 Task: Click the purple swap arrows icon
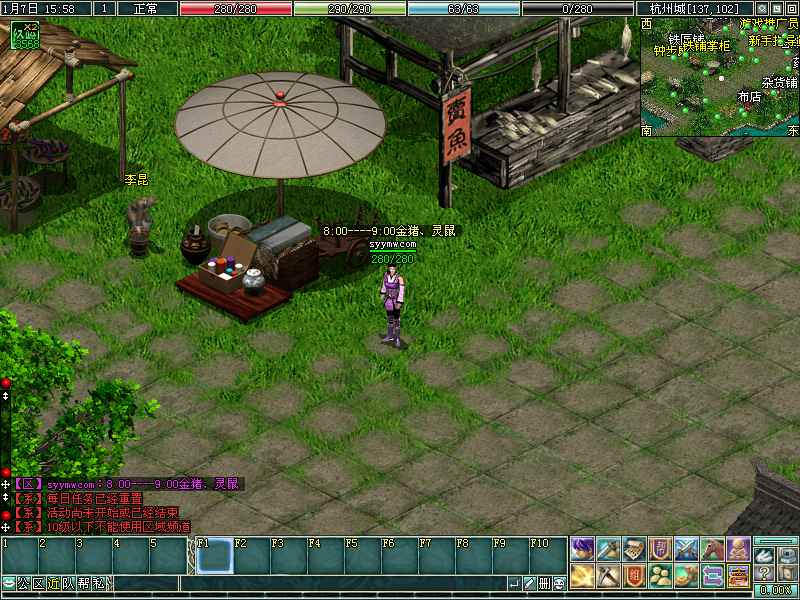(712, 575)
